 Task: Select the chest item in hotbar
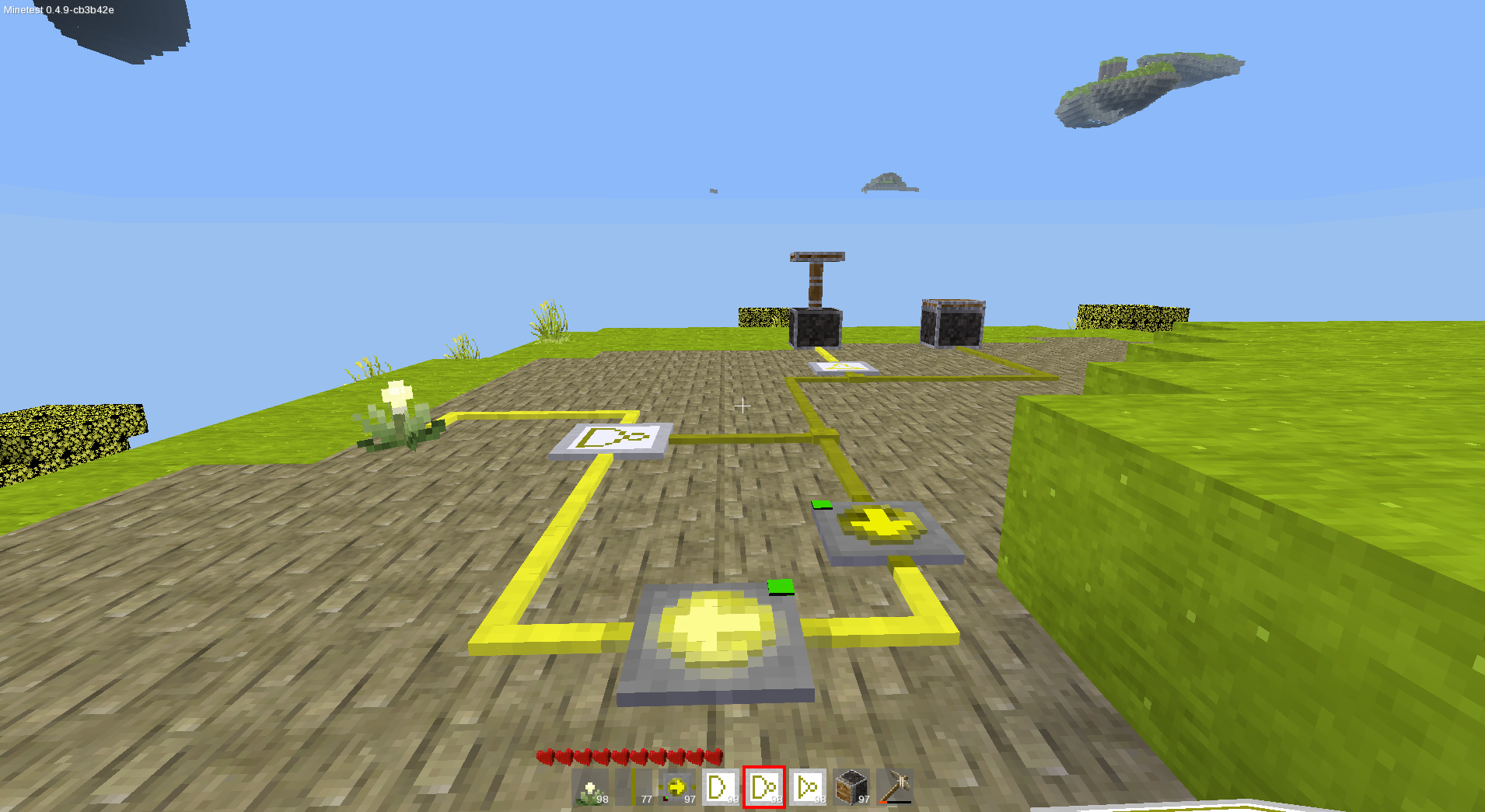[x=851, y=786]
